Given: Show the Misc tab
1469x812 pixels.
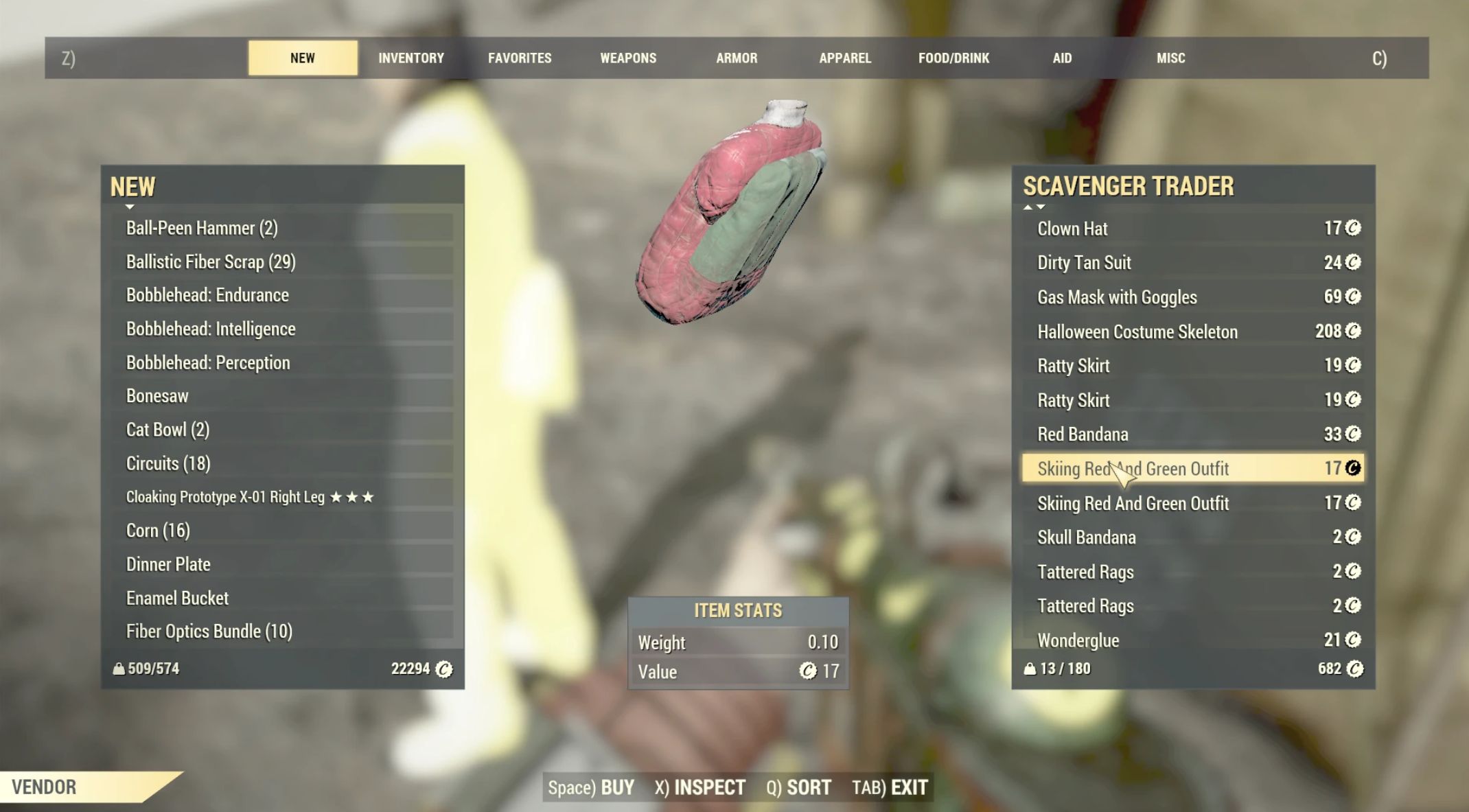Looking at the screenshot, I should [1170, 58].
